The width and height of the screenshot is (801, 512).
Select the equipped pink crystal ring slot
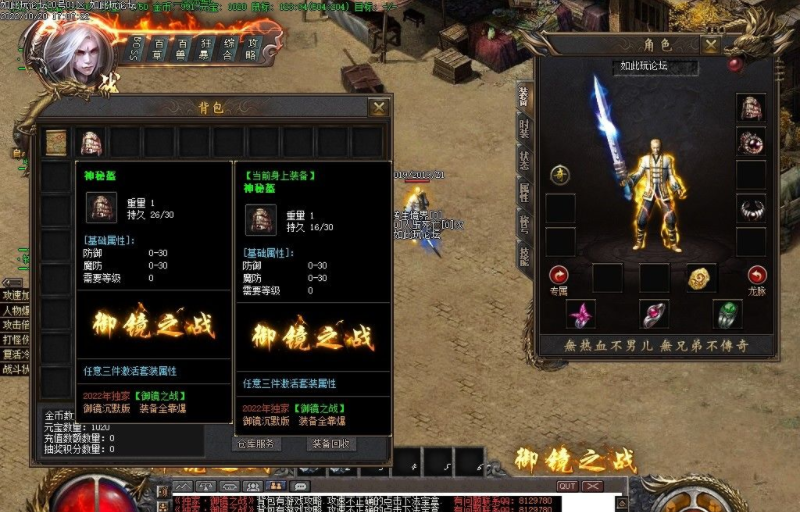(581, 314)
